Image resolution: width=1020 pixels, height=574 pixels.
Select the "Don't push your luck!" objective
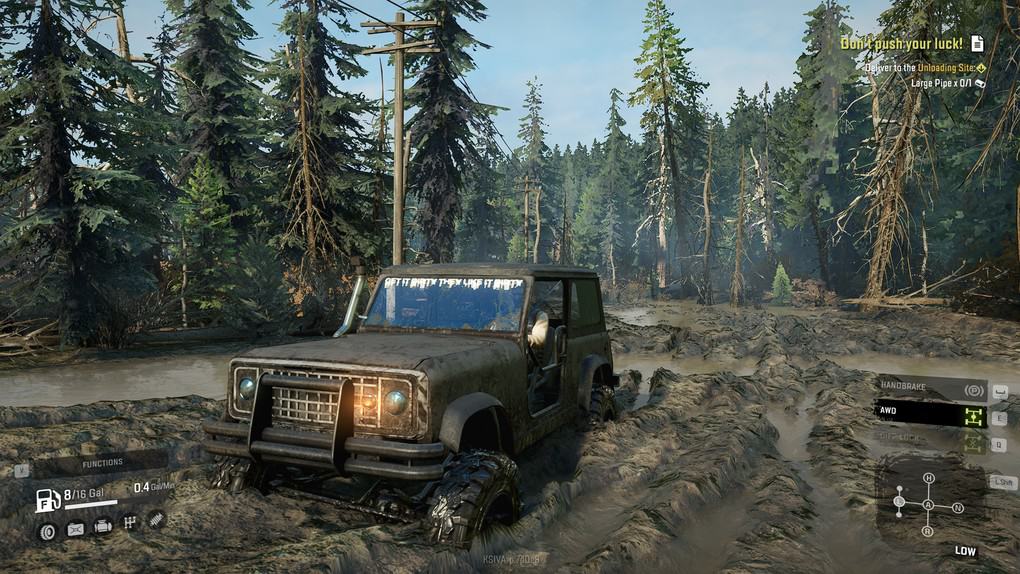pyautogui.click(x=901, y=44)
